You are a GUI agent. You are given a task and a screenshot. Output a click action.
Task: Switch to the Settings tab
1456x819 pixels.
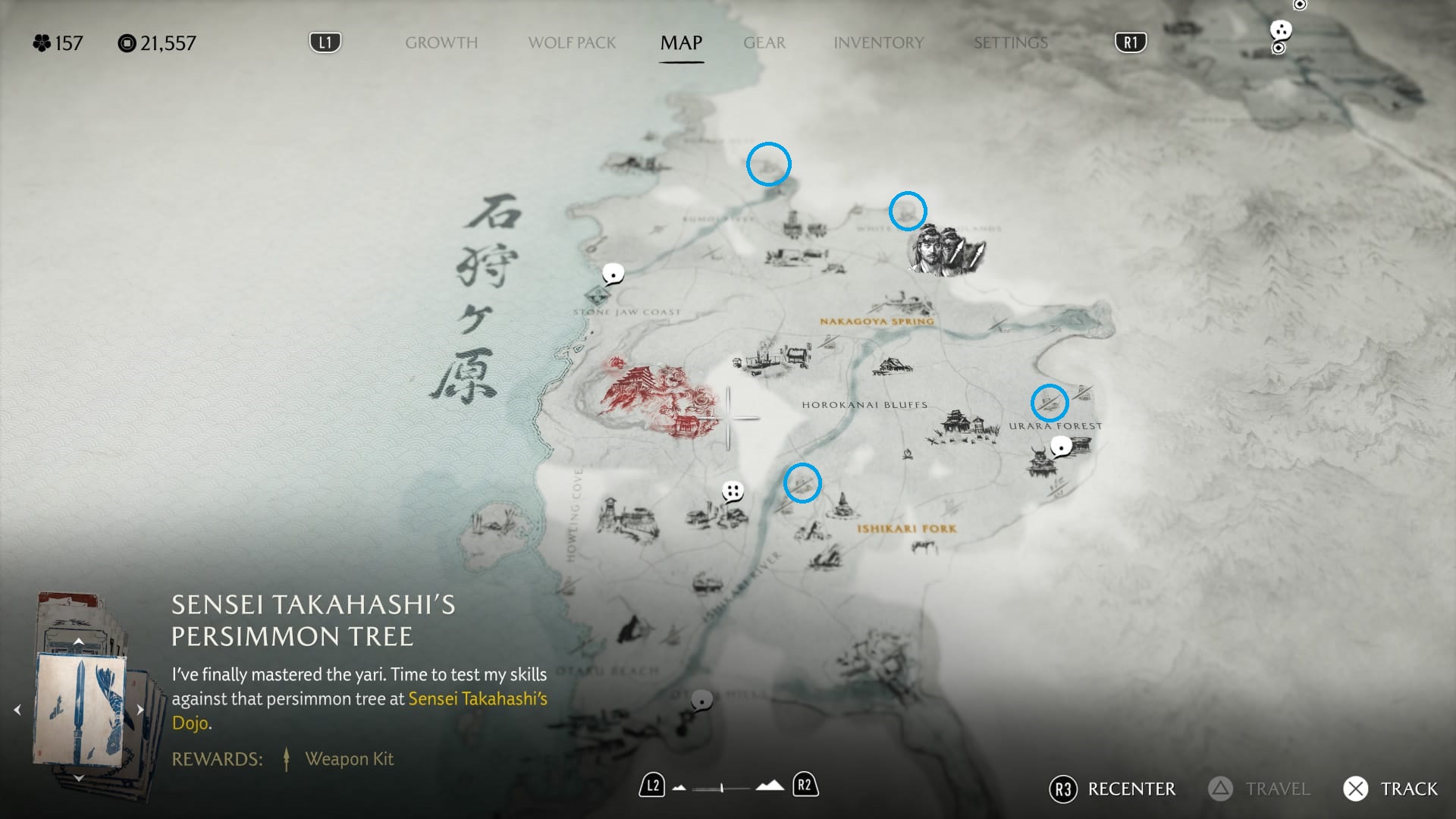(x=1010, y=43)
